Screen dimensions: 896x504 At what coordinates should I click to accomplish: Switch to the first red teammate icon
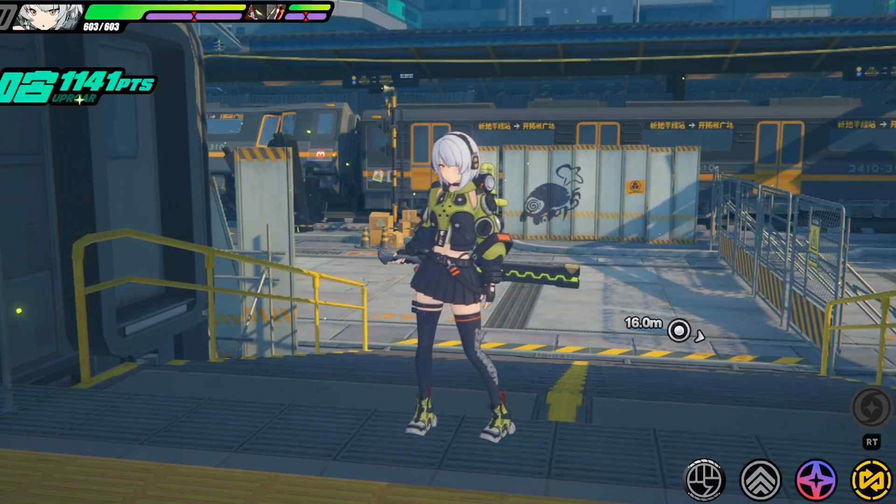256,12
